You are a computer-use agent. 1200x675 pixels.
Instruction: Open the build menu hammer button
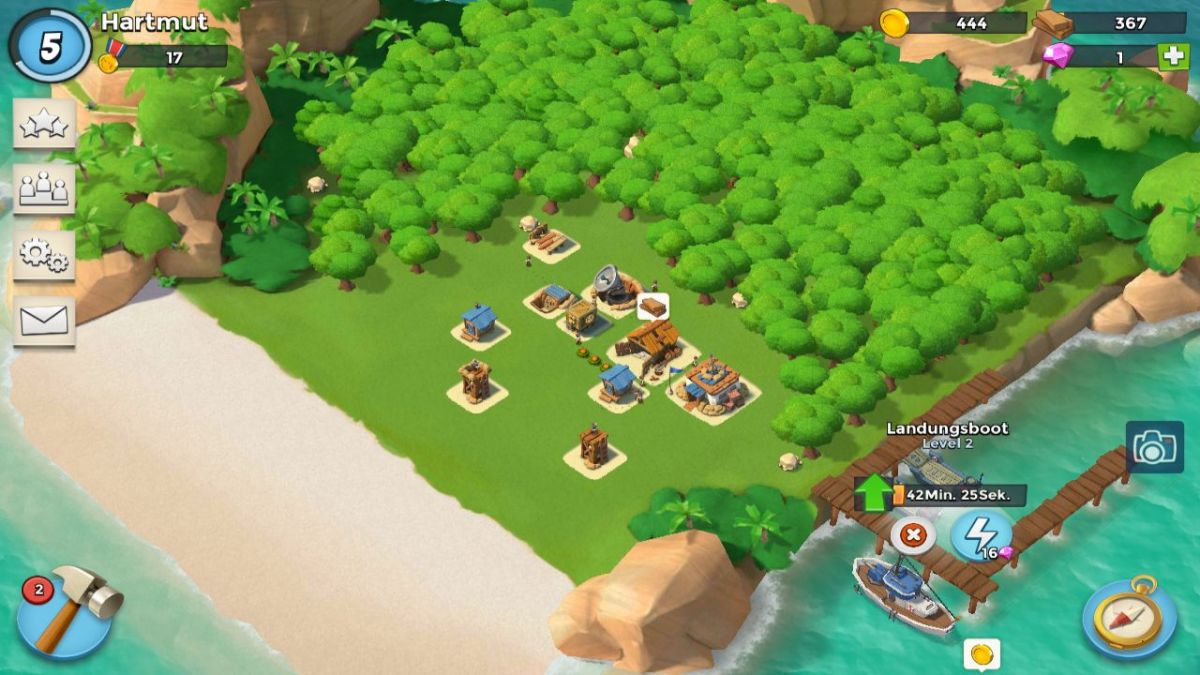point(66,610)
